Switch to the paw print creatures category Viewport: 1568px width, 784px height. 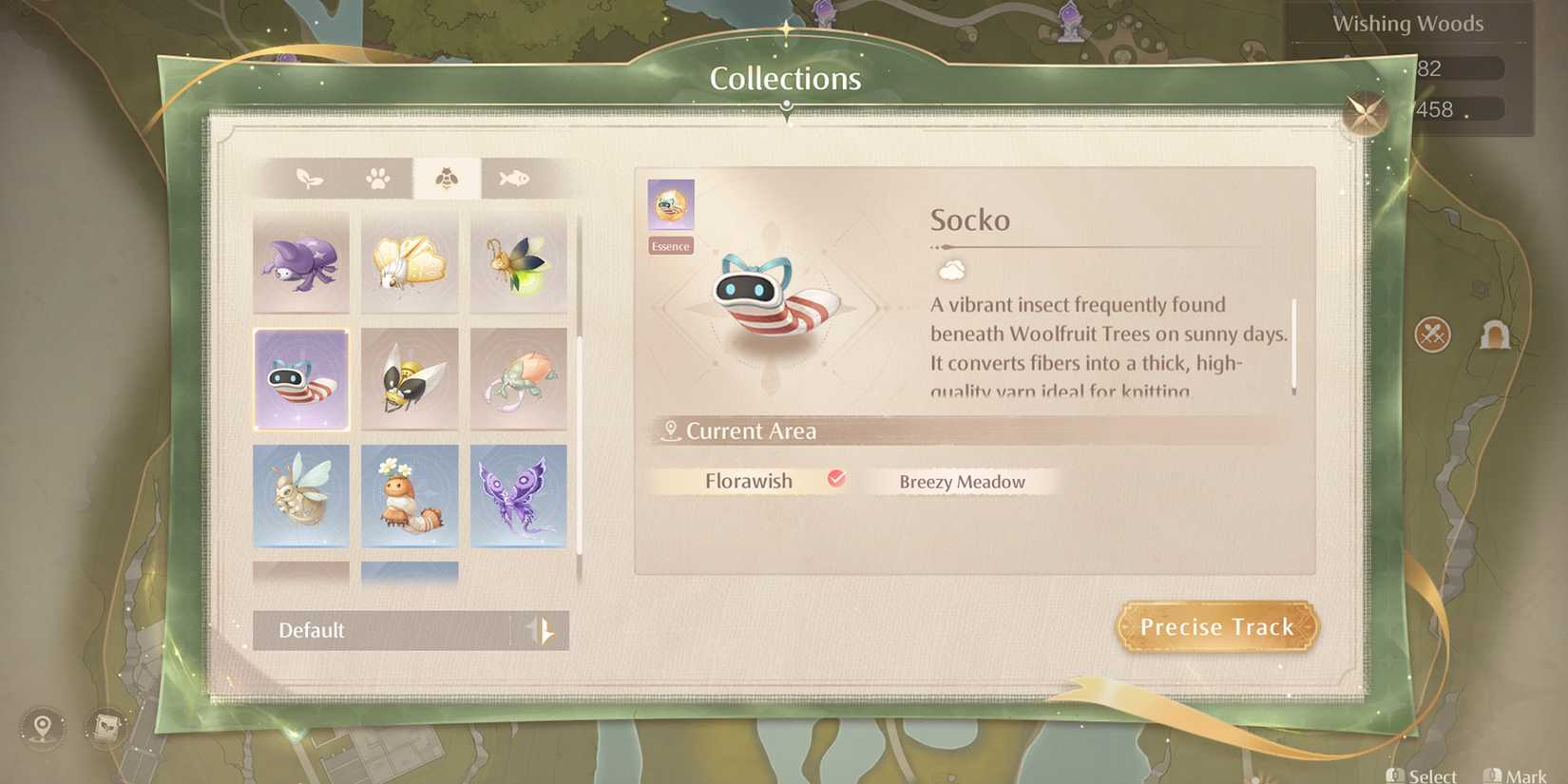pos(378,177)
